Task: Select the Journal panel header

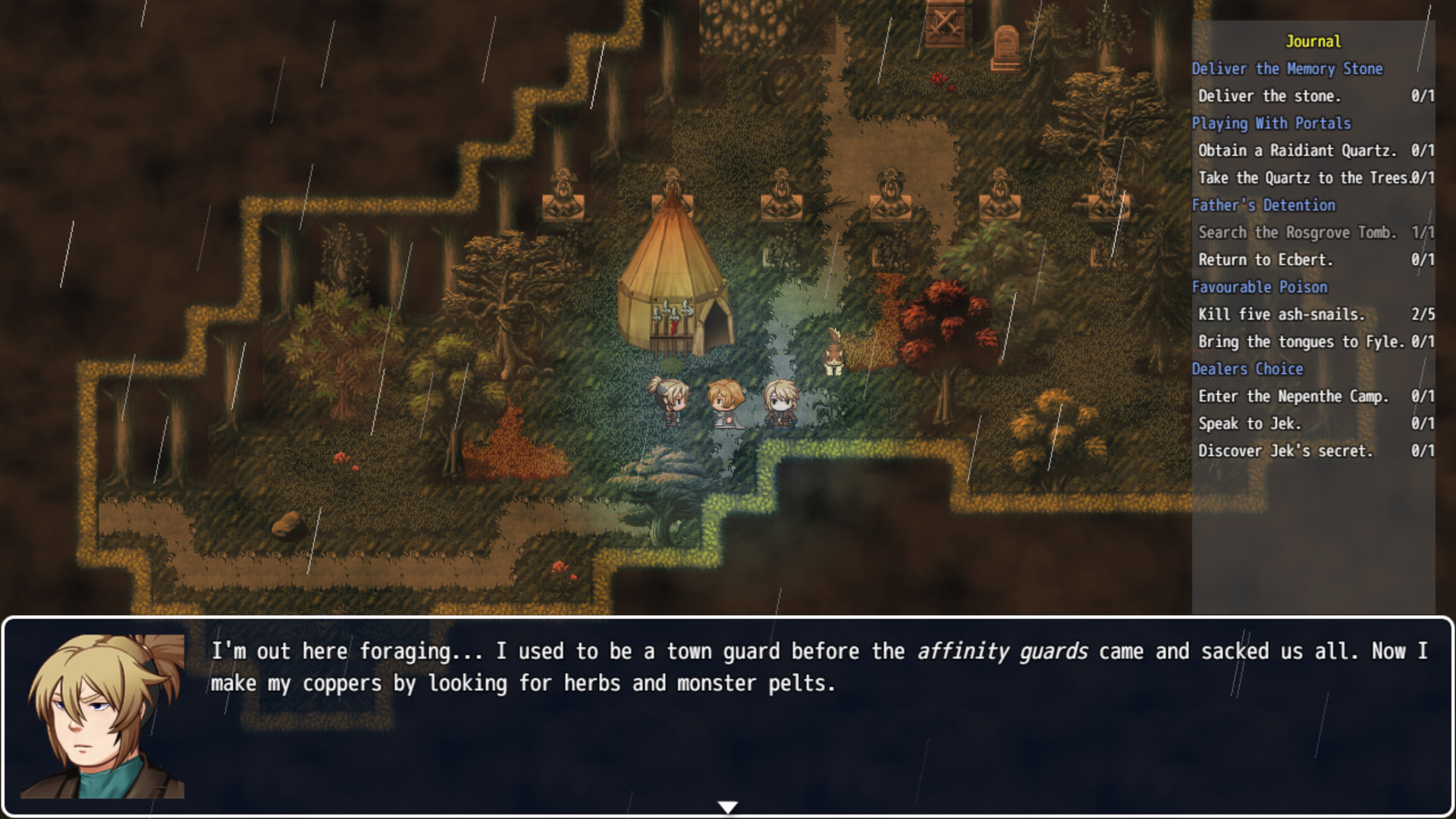Action: click(1314, 42)
